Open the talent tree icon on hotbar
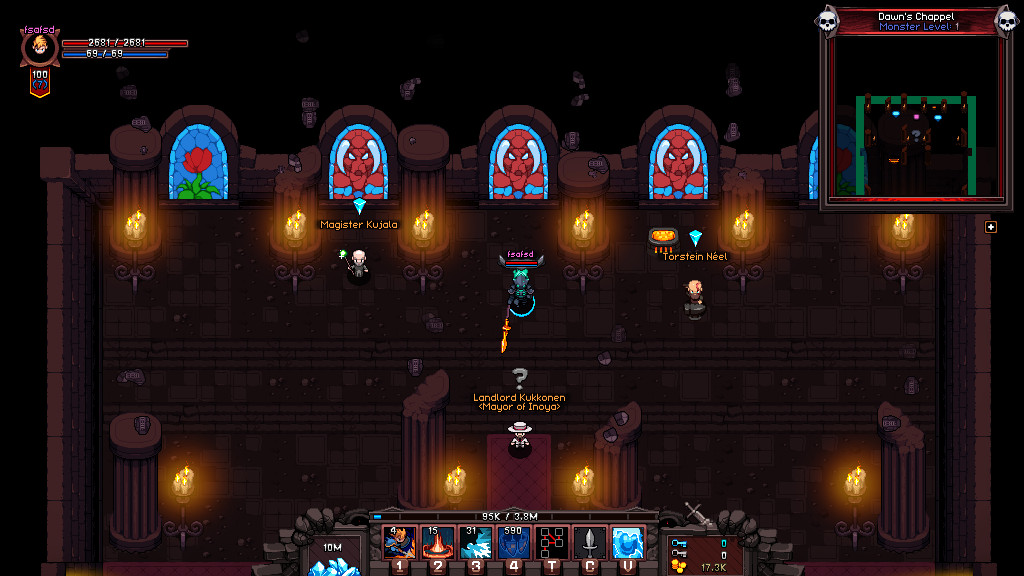 click(552, 543)
